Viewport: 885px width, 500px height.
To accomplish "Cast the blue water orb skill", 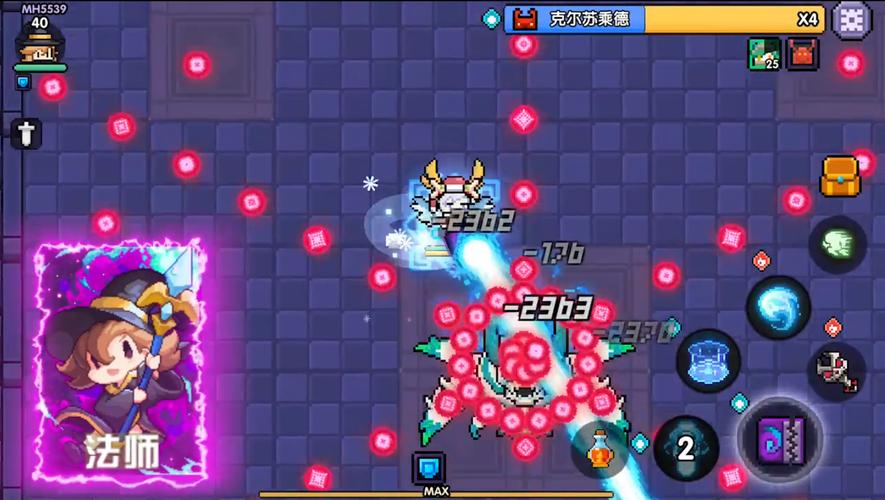I will tap(778, 306).
